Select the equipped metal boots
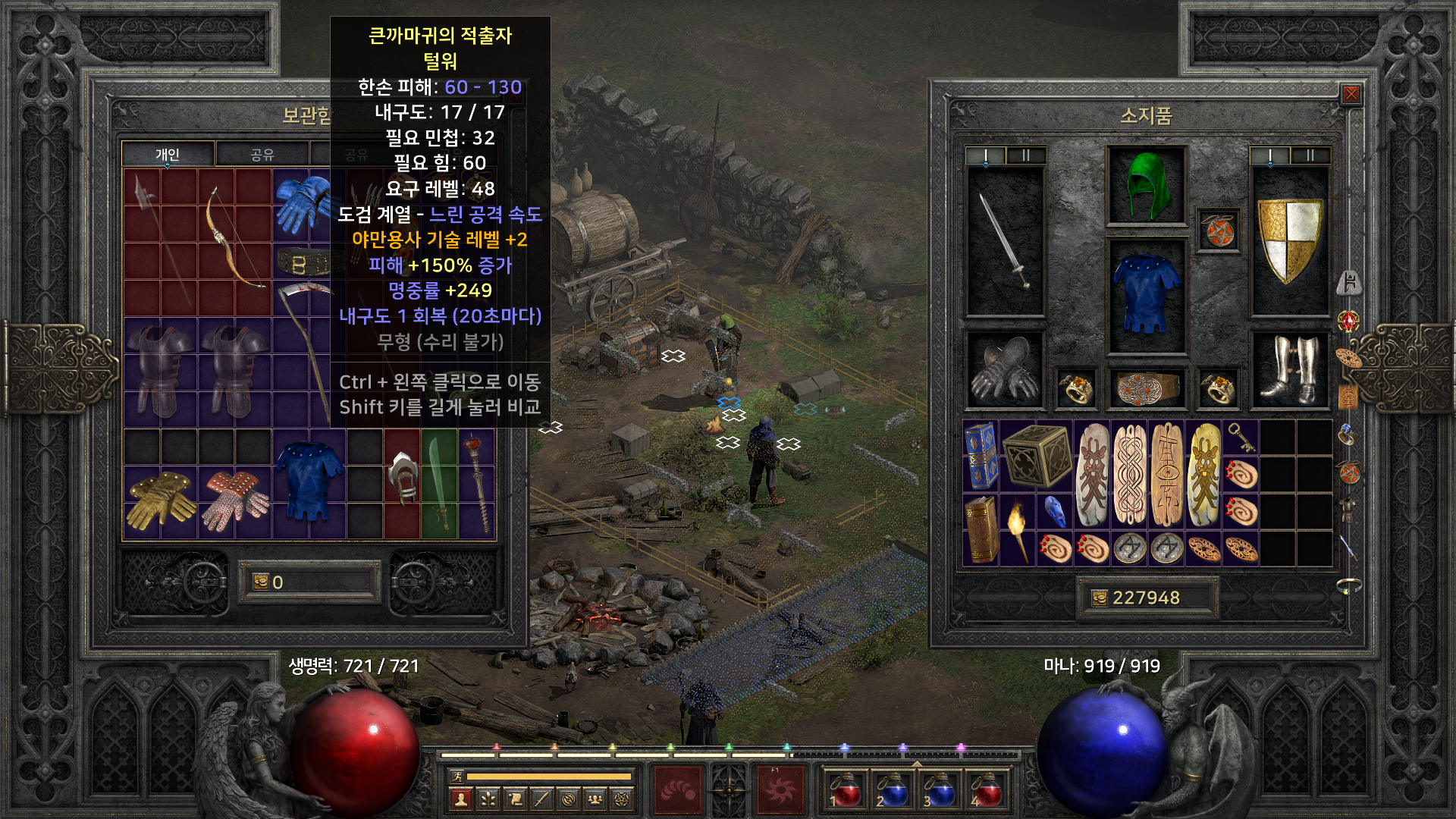This screenshot has height=819, width=1456. [x=1289, y=370]
